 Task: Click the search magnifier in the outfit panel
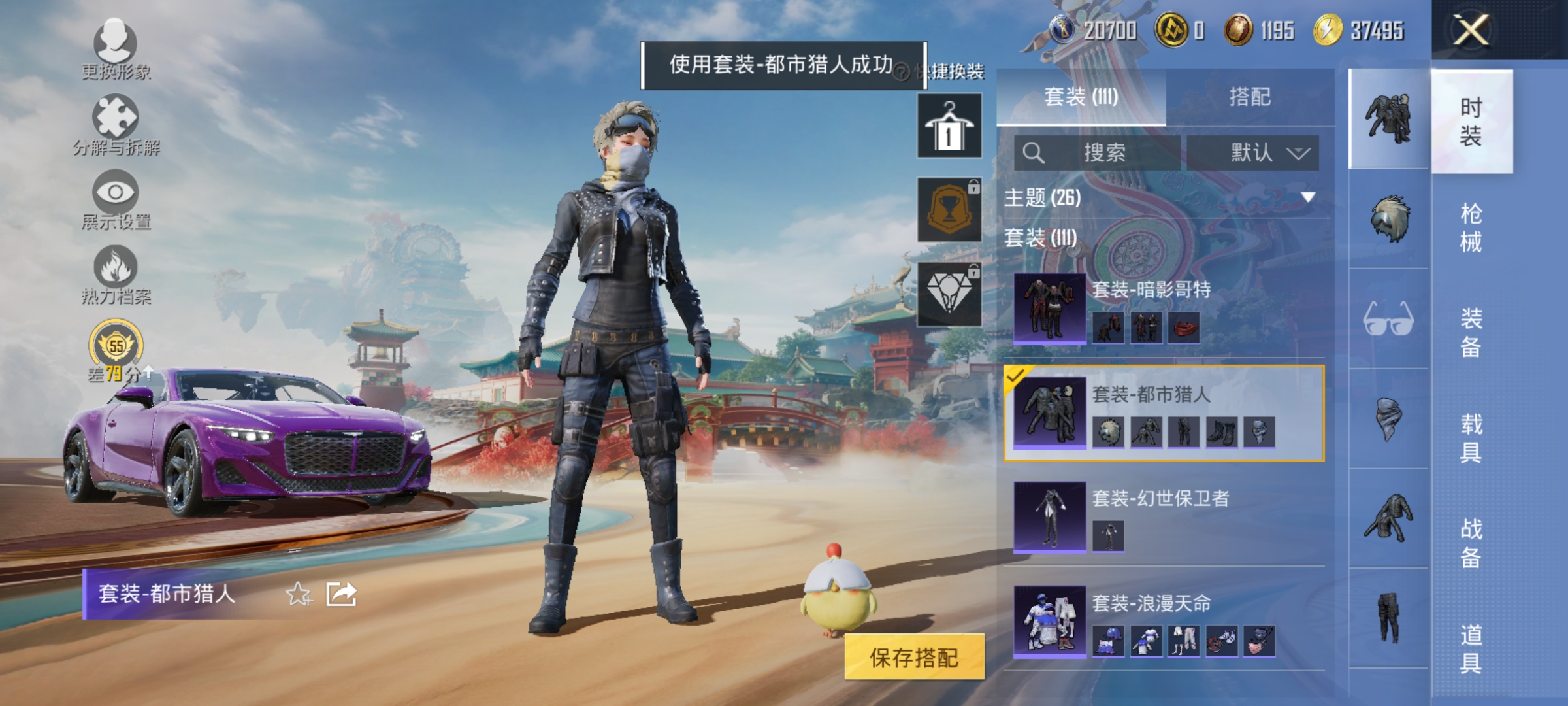(x=1034, y=152)
